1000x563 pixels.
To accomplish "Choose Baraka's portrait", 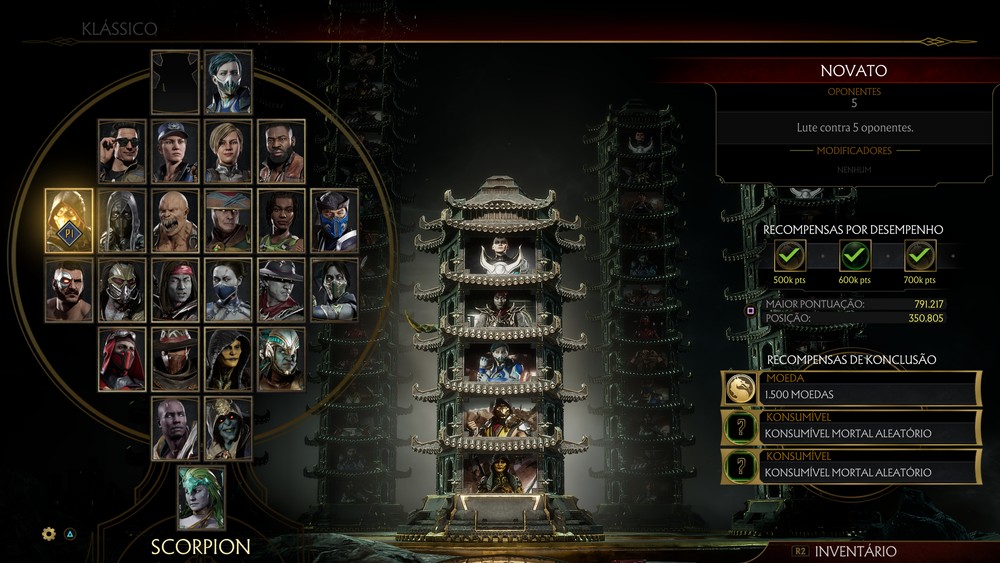I will pyautogui.click(x=175, y=220).
